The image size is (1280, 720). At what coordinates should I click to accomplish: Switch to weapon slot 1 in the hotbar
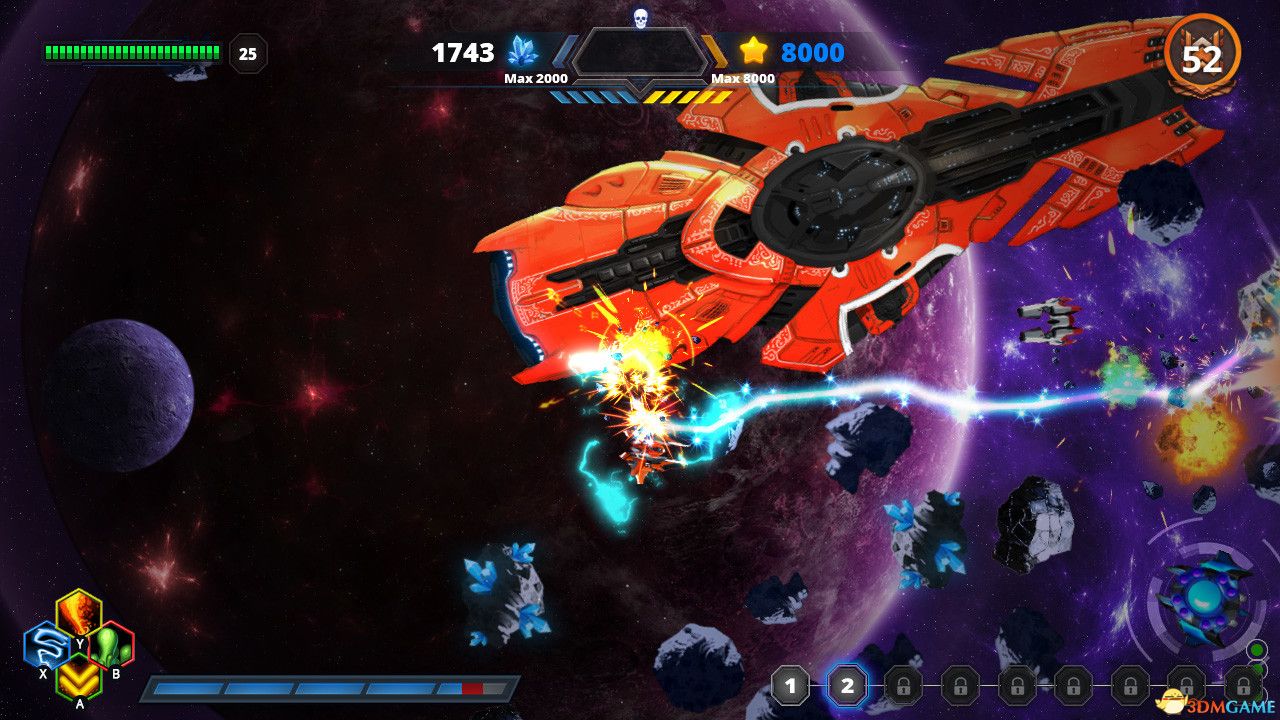[791, 687]
